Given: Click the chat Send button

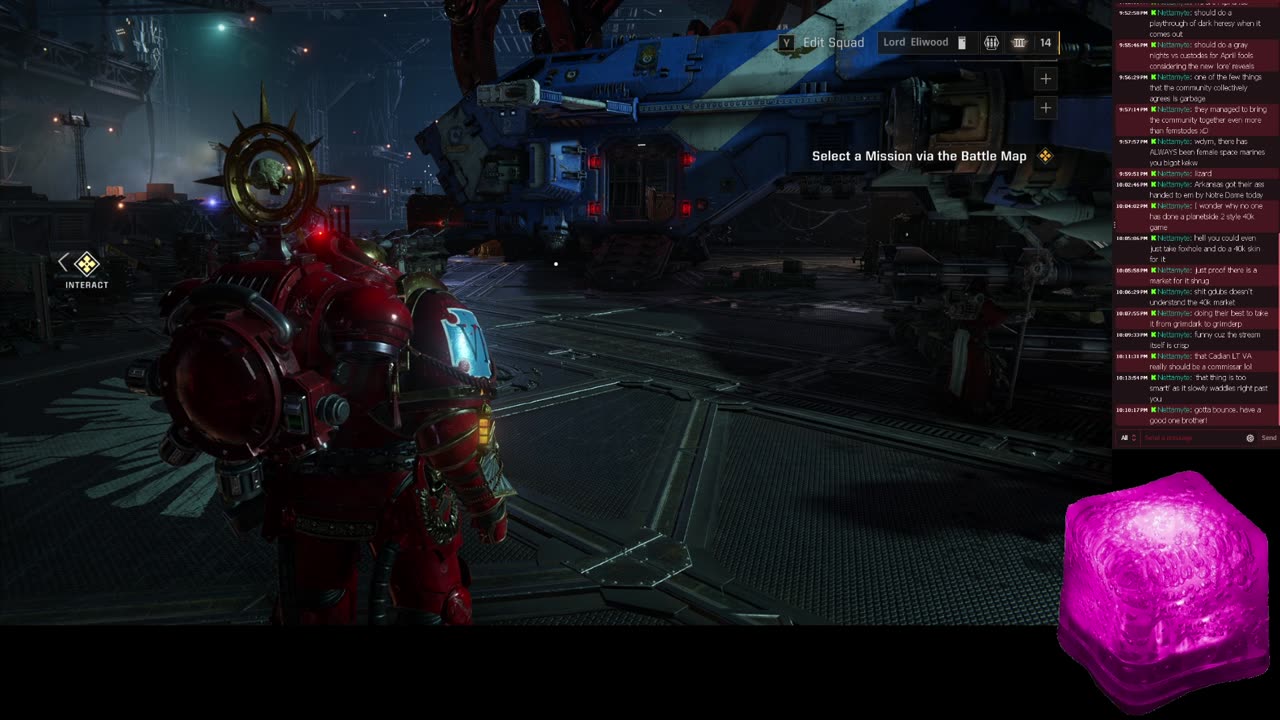Looking at the screenshot, I should point(1268,438).
